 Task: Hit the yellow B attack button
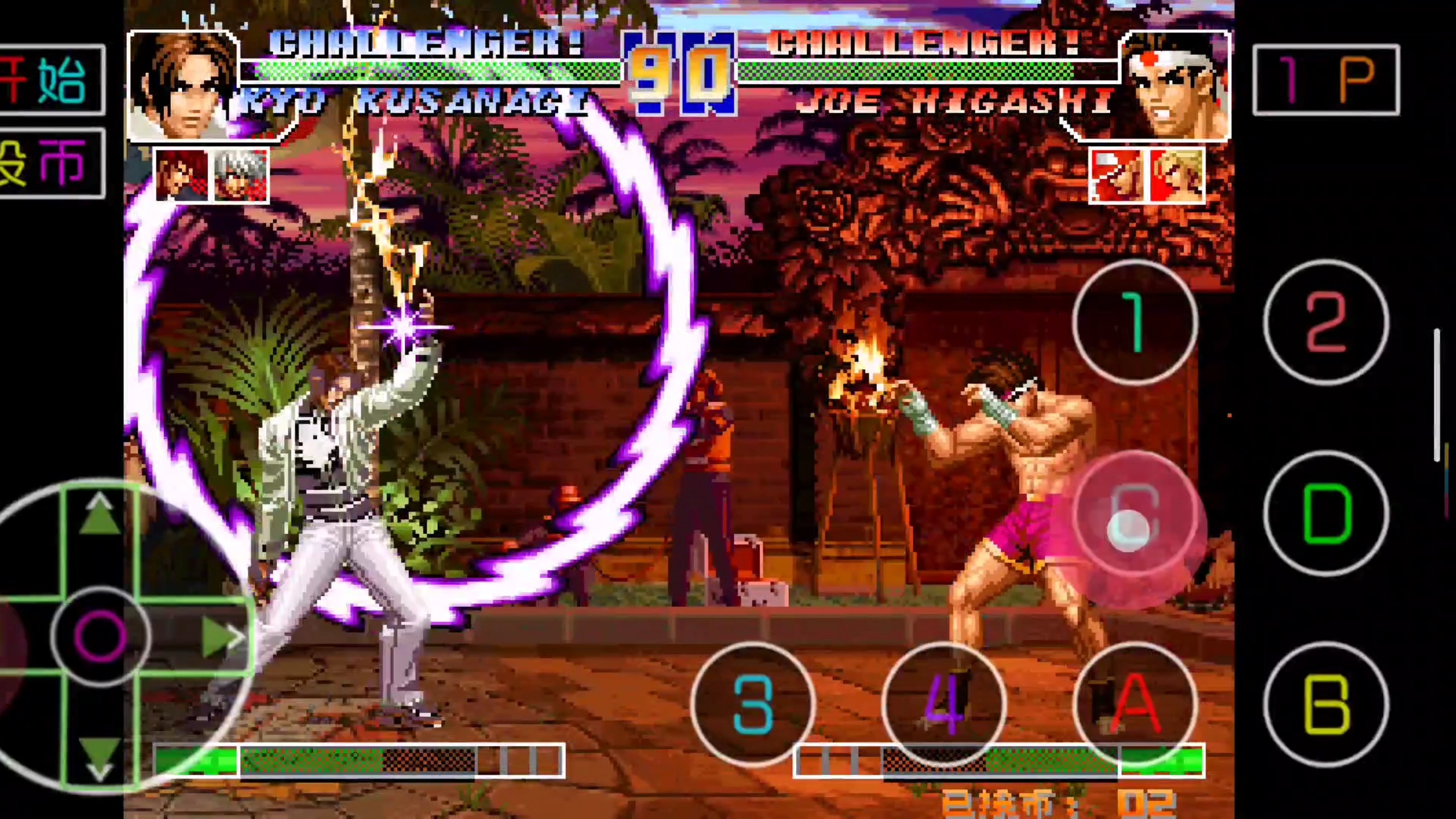tap(1326, 704)
